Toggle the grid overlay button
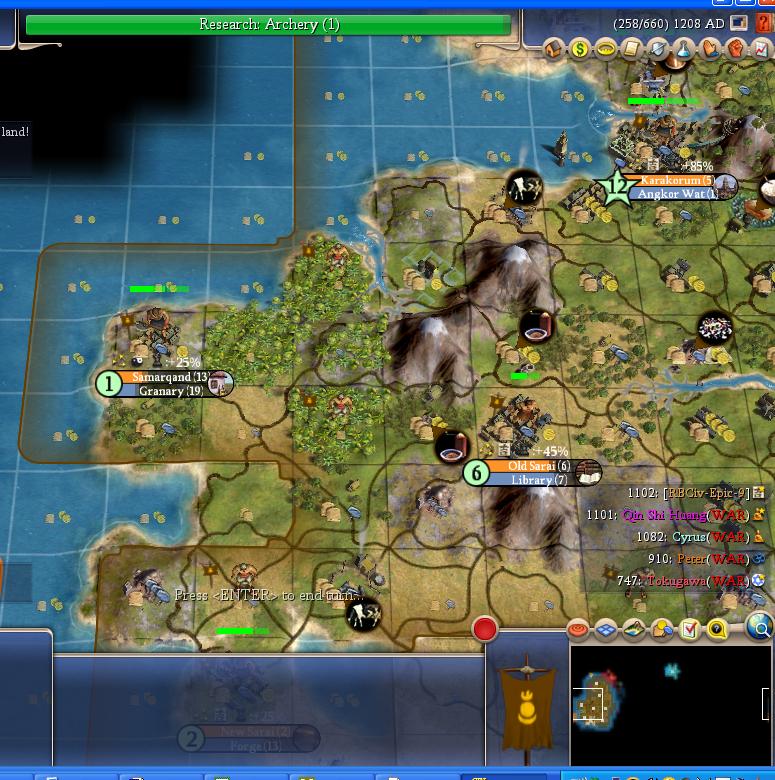This screenshot has height=780, width=775. click(x=606, y=629)
